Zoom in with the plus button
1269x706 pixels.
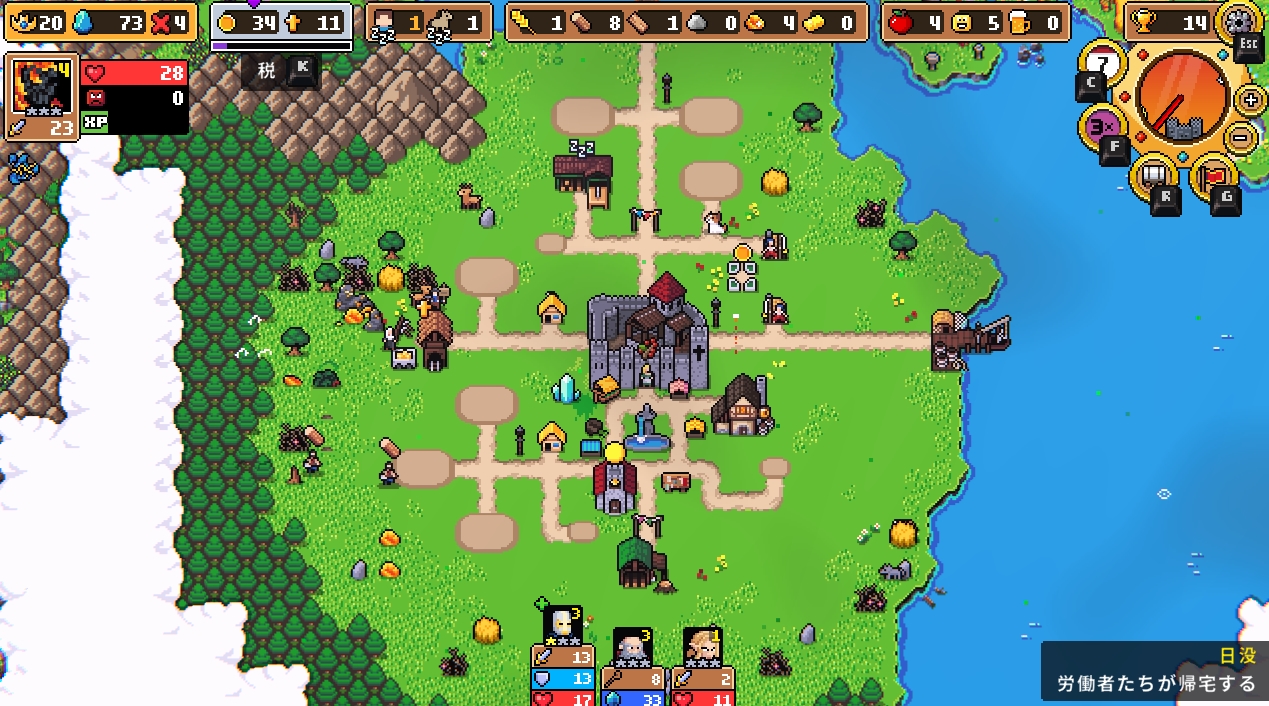click(1250, 99)
